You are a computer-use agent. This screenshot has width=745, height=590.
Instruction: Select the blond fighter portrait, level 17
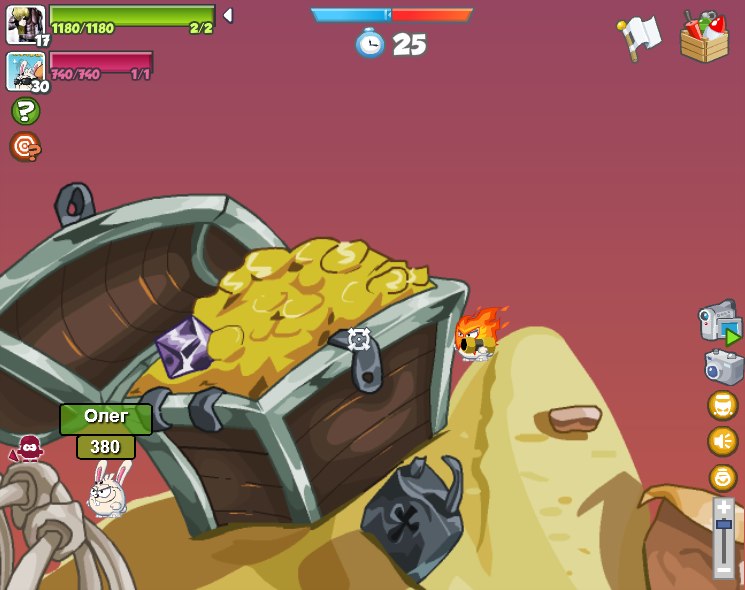pyautogui.click(x=25, y=24)
